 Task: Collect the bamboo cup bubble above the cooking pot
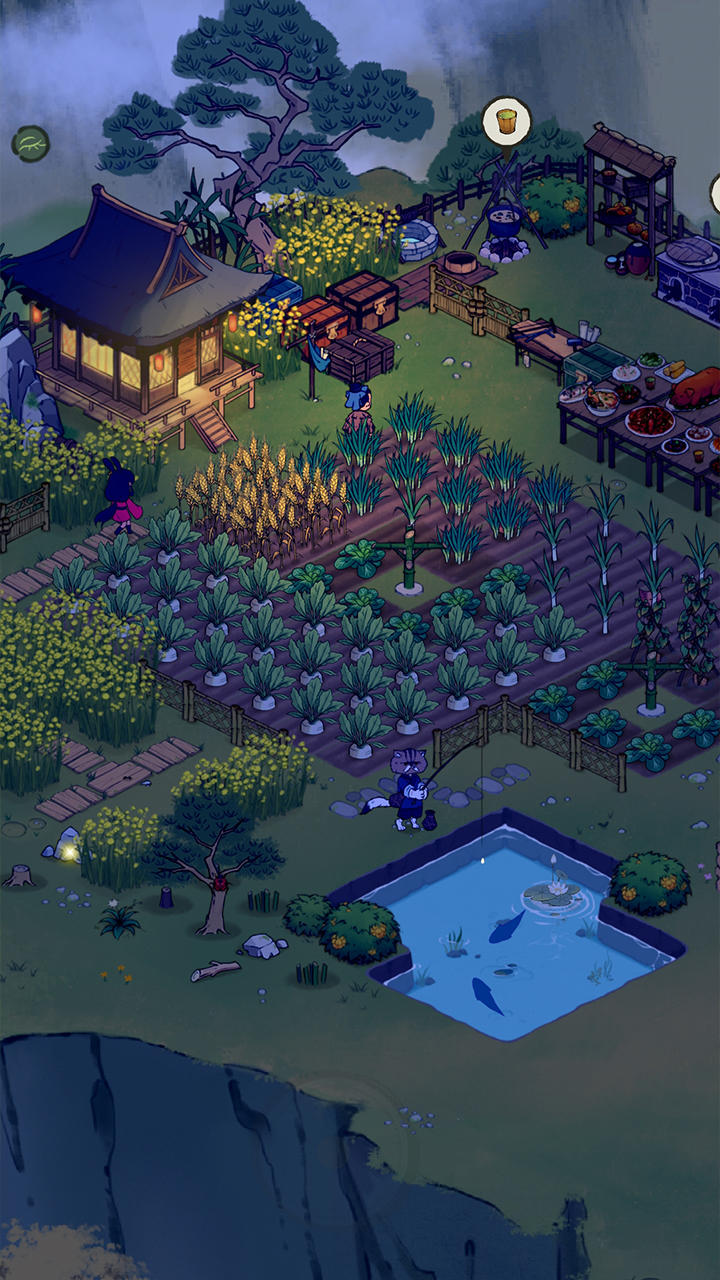(507, 121)
